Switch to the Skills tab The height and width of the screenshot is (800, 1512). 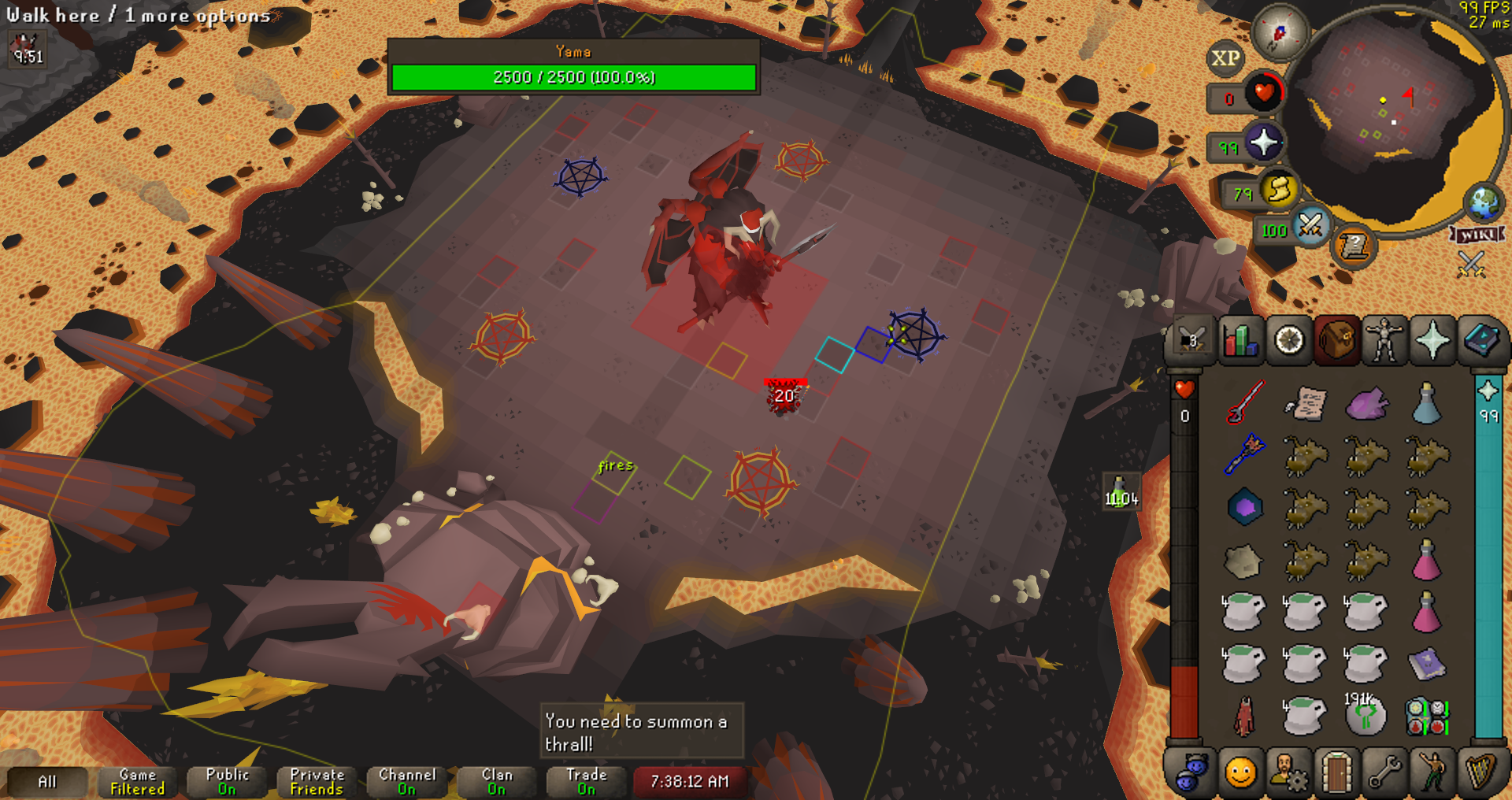click(x=1241, y=341)
